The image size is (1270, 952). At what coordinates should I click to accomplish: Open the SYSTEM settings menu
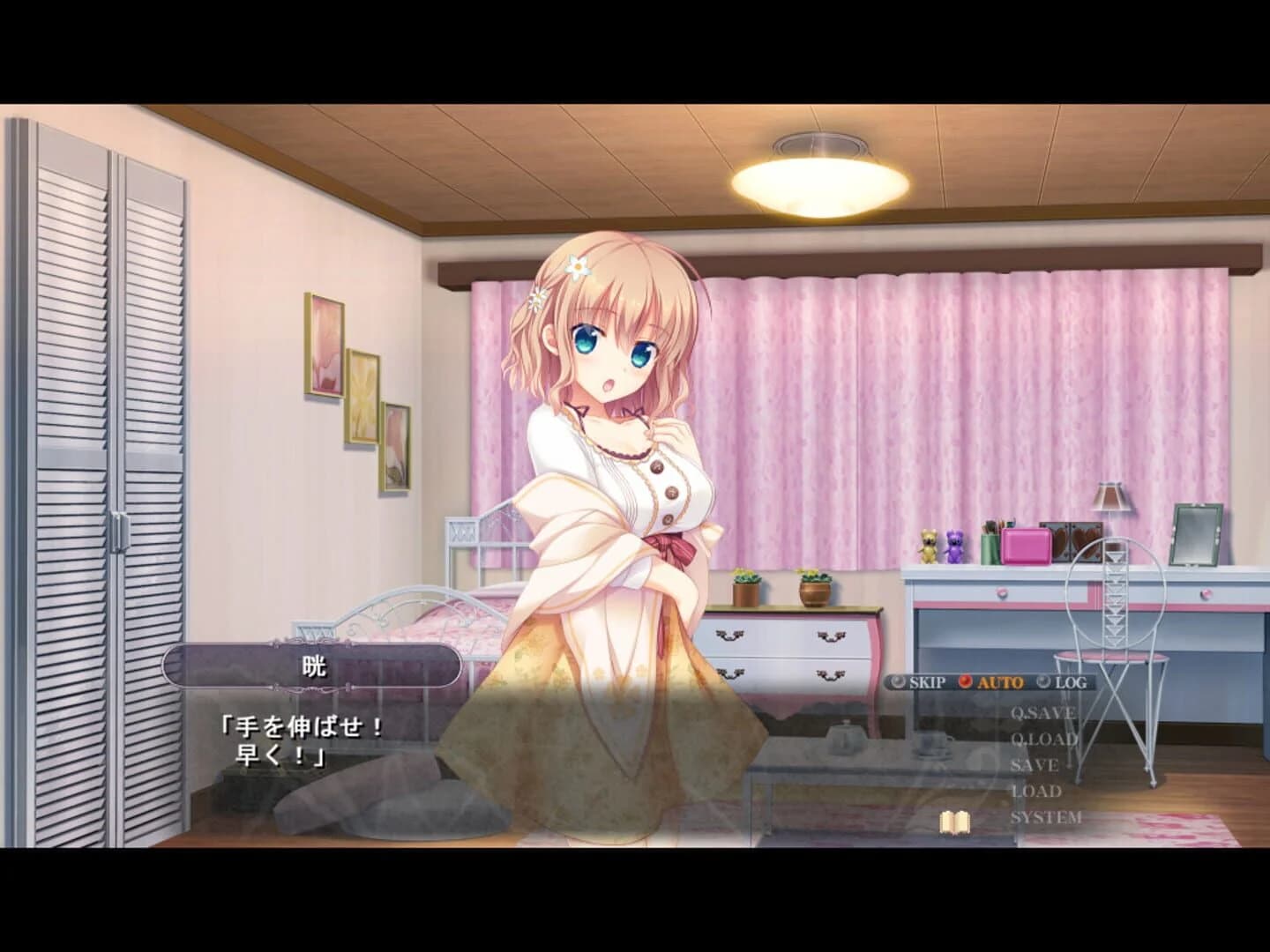(x=1046, y=816)
